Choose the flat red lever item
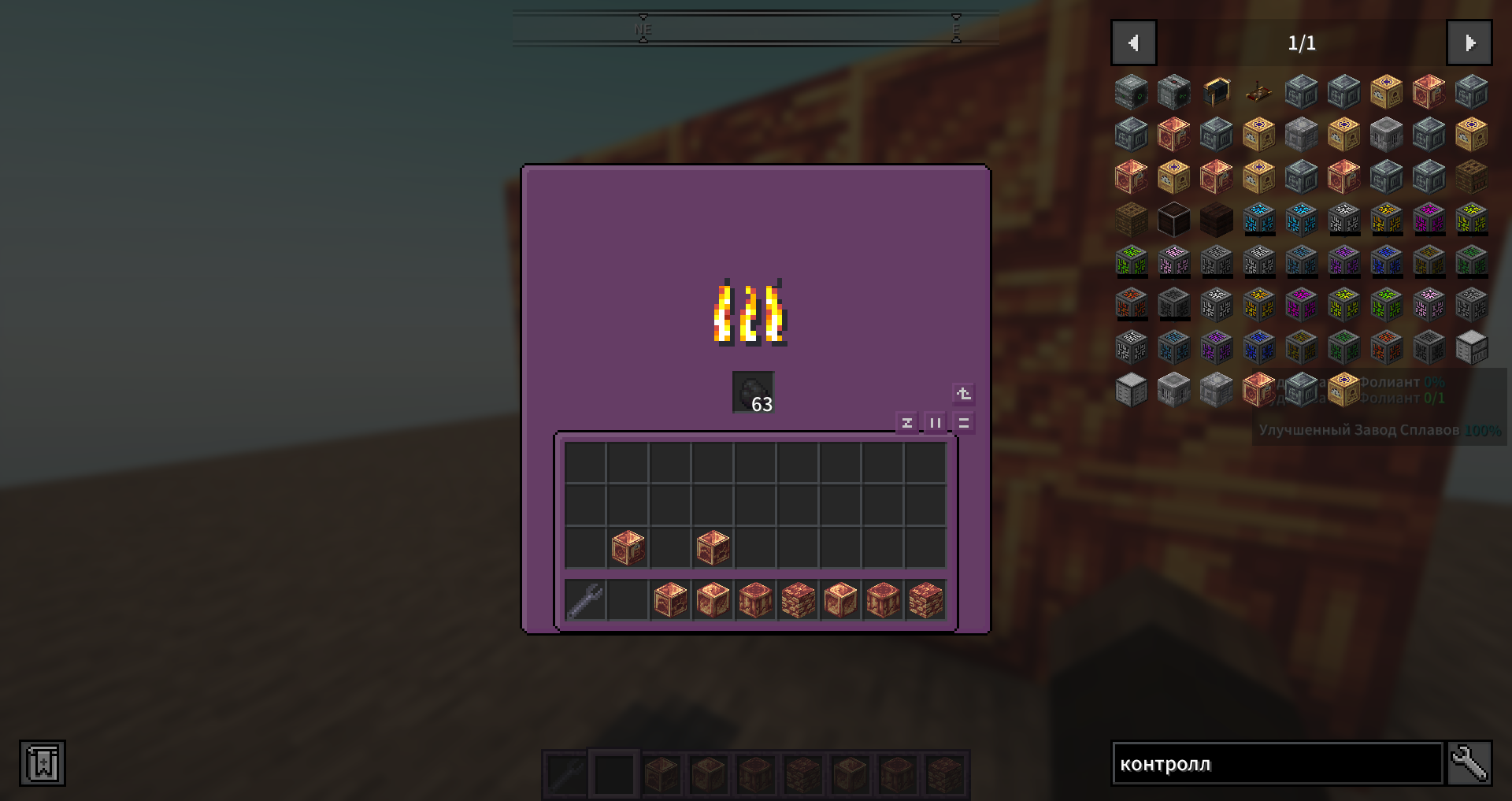Viewport: 1512px width, 801px height. [x=1258, y=93]
